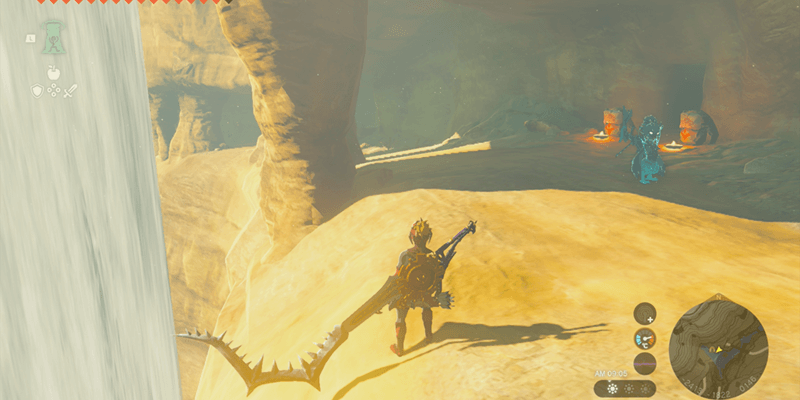Screen dimensions: 800x400
Task: Click the four-dot materials icon
Action: click(54, 91)
